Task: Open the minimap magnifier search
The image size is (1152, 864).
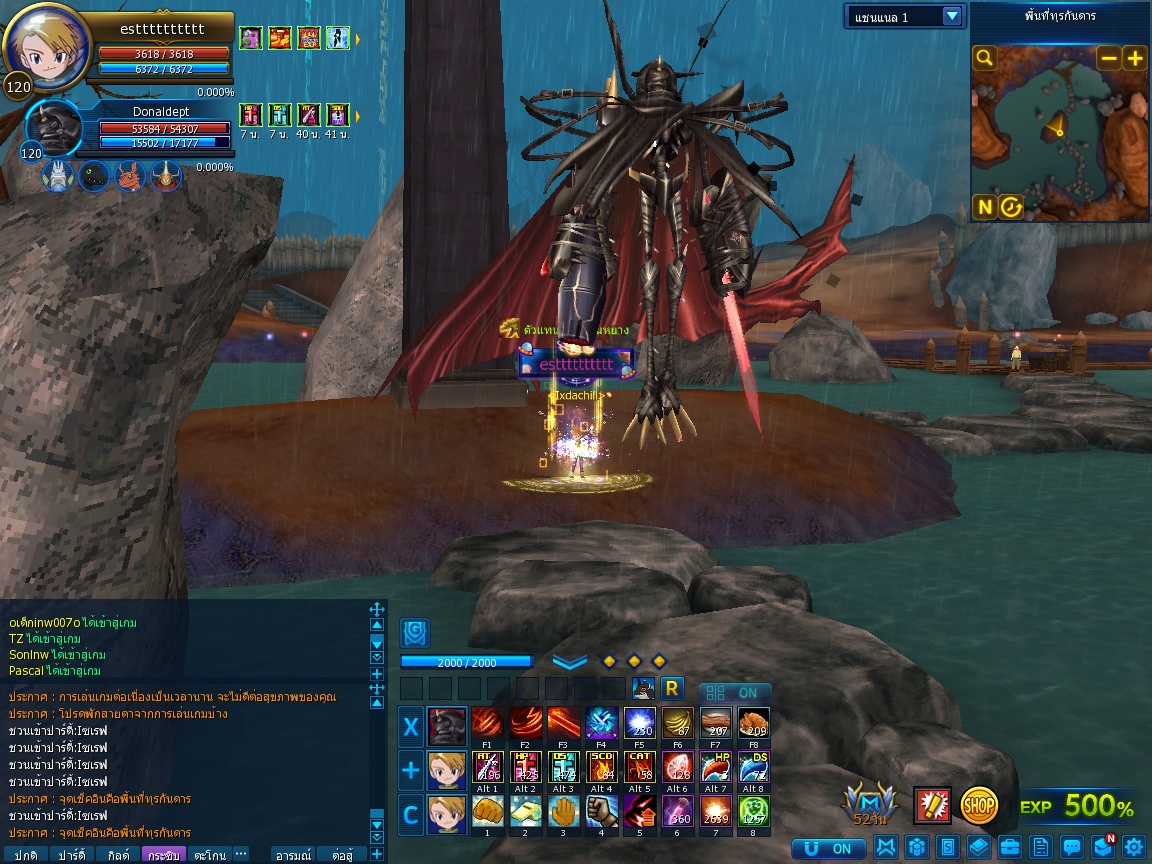Action: [x=985, y=58]
